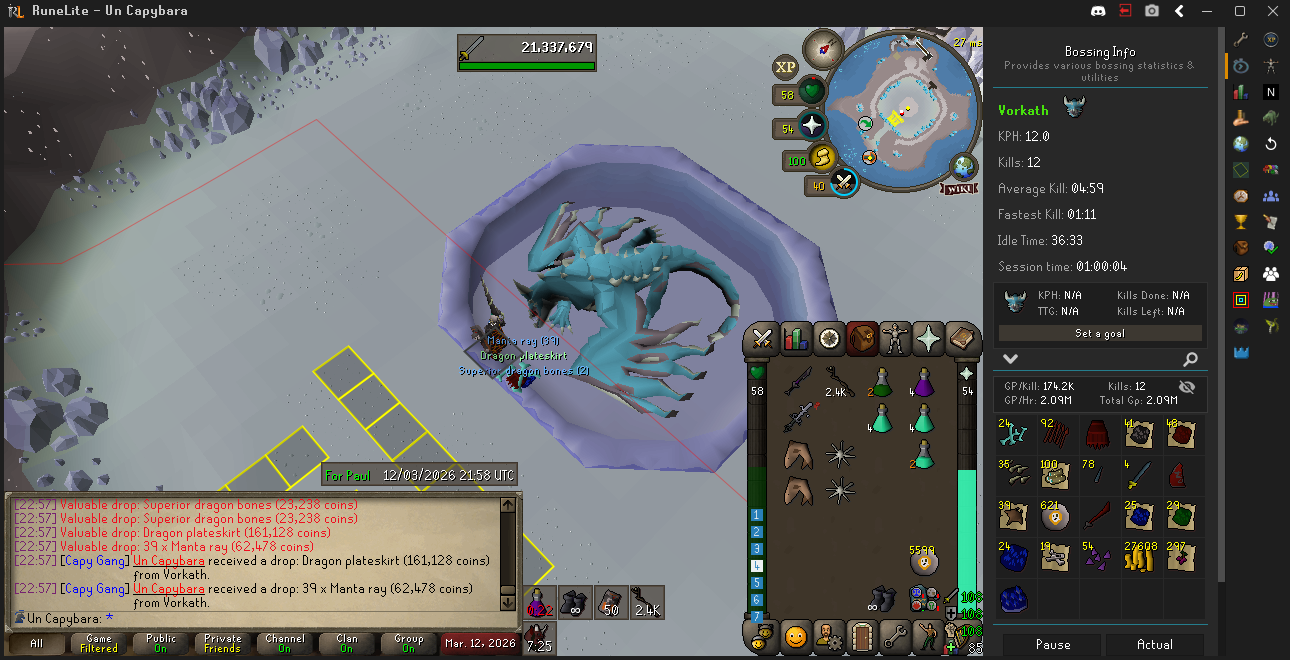
Task: Open the Magic spellbook tab
Action: (961, 339)
